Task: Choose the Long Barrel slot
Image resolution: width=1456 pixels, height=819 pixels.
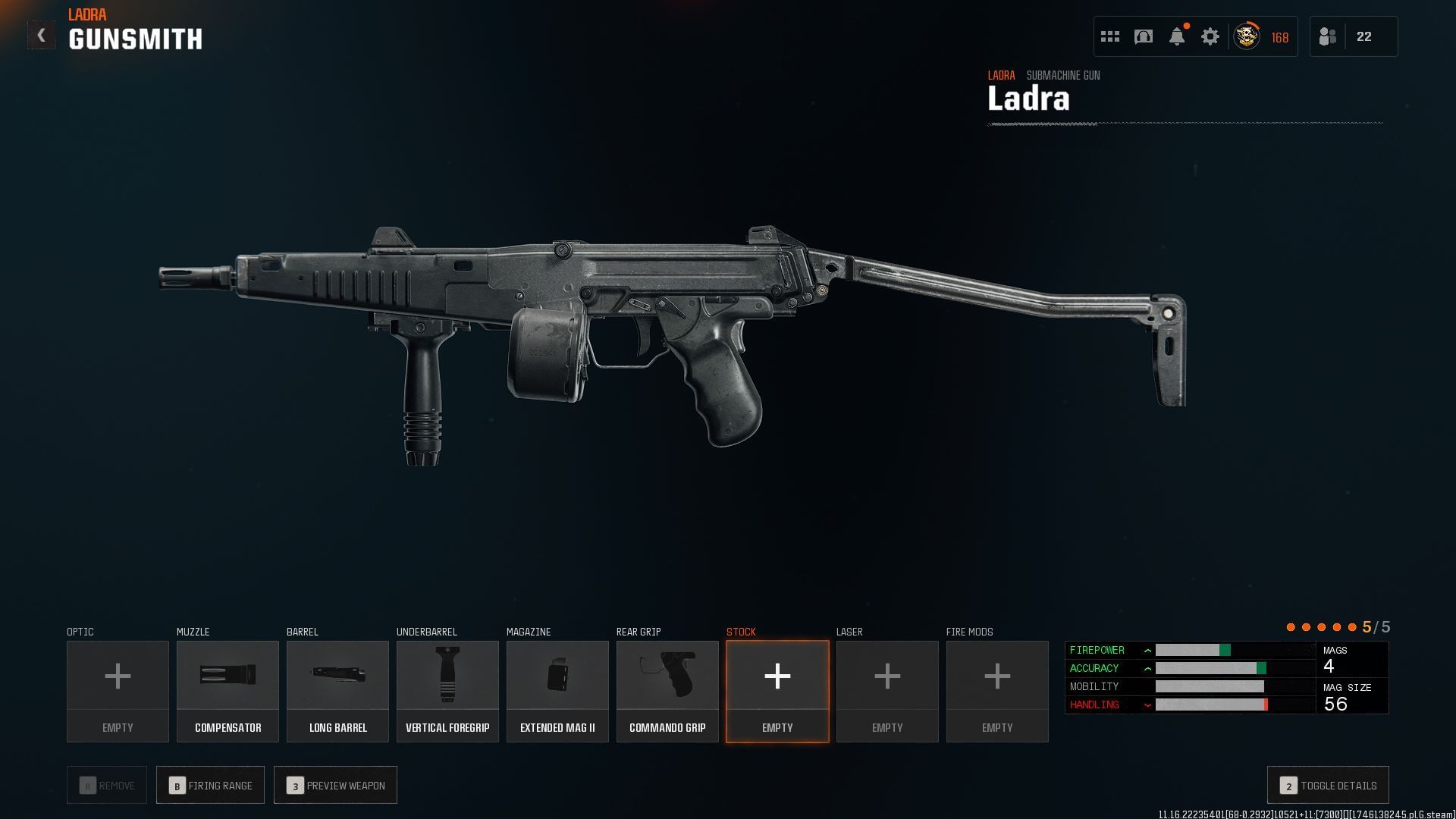Action: coord(337,691)
